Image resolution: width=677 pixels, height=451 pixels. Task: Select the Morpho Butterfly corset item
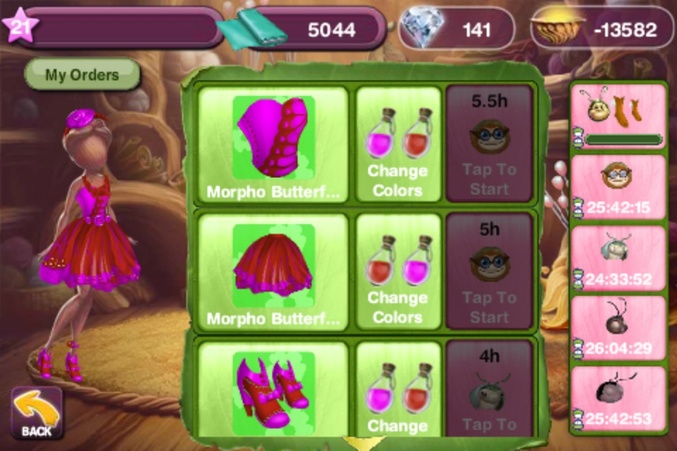click(x=273, y=144)
